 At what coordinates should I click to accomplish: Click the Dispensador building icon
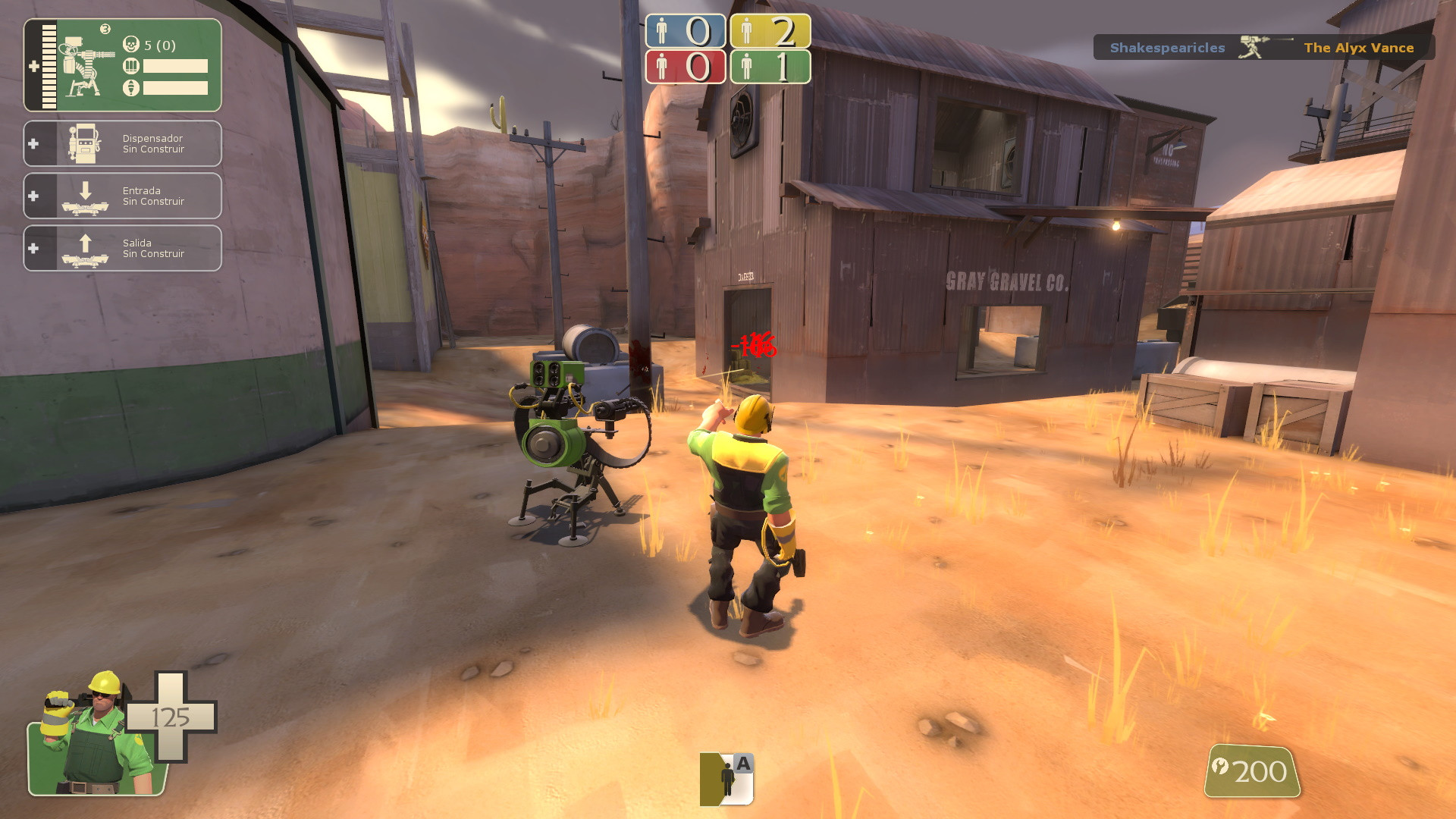coord(86,143)
